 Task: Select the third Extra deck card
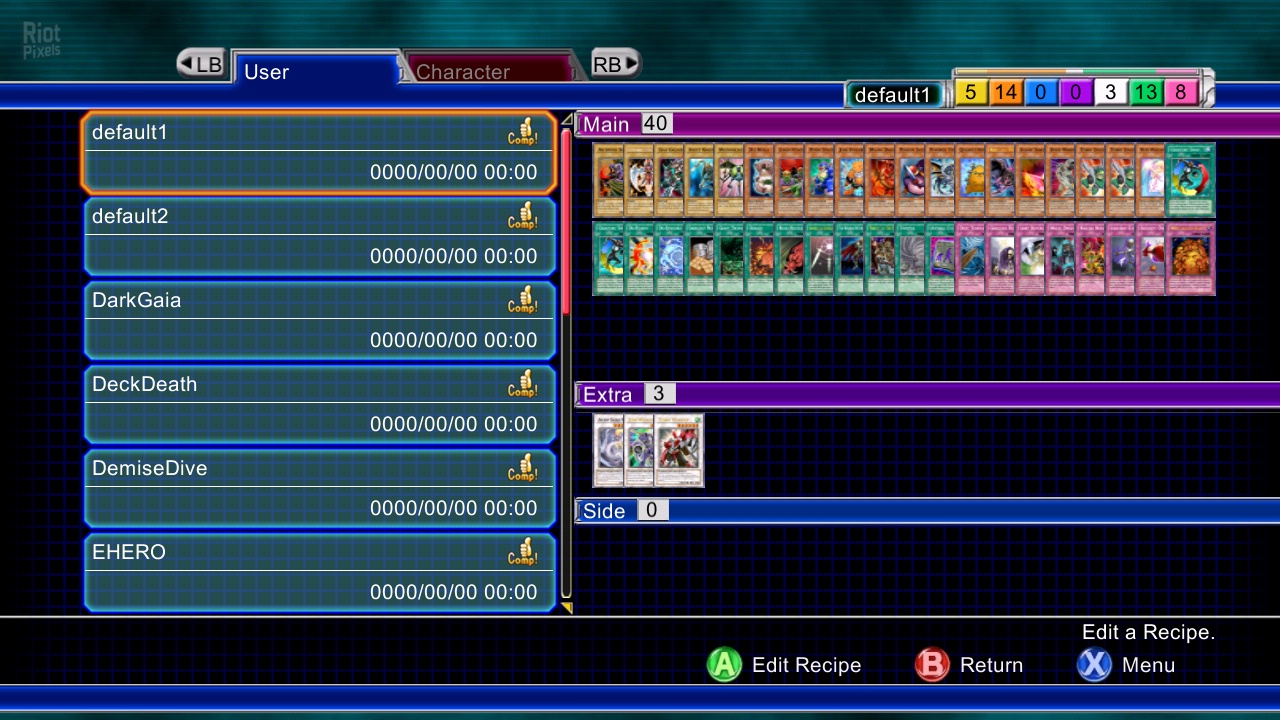click(x=680, y=450)
